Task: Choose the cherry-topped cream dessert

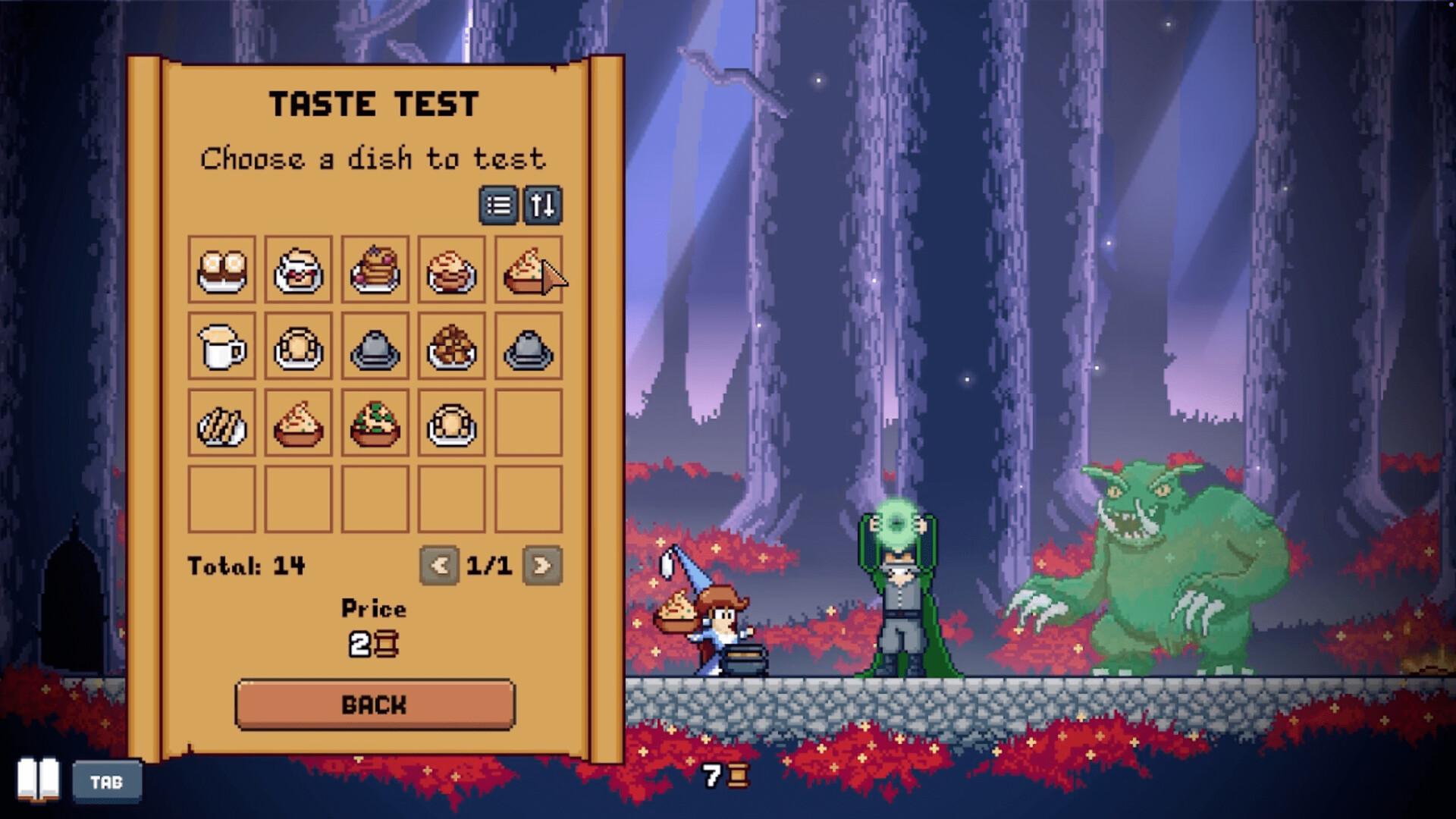Action: pos(298,270)
